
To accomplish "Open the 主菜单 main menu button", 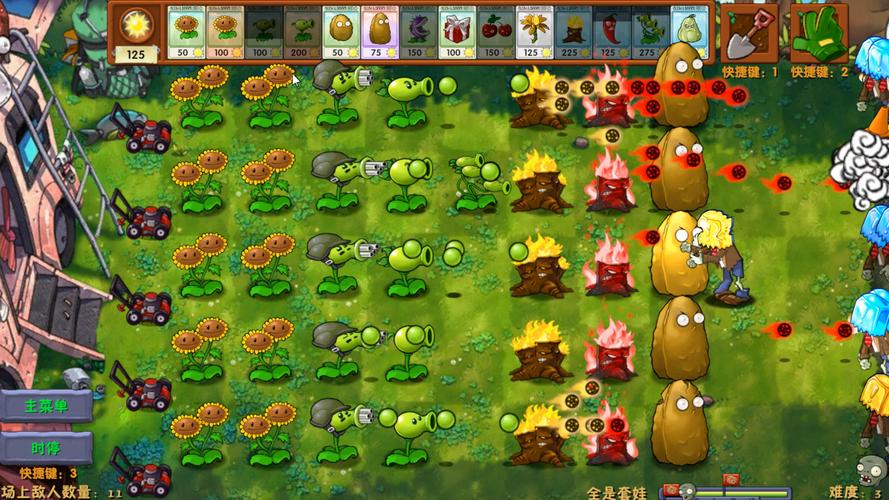I will tap(46, 406).
